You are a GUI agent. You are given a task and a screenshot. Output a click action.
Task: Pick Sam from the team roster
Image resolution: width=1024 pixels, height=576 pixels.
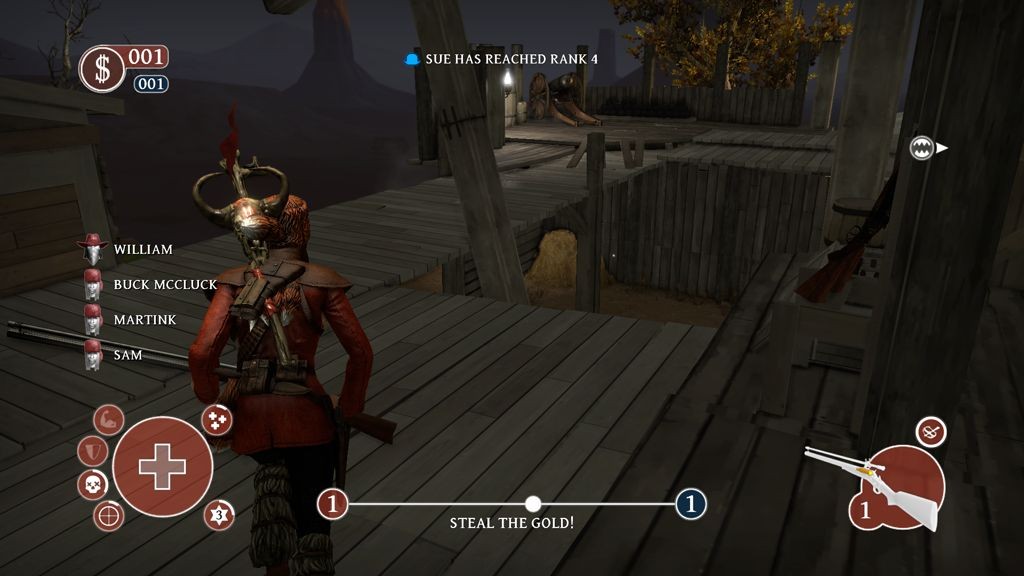(127, 355)
